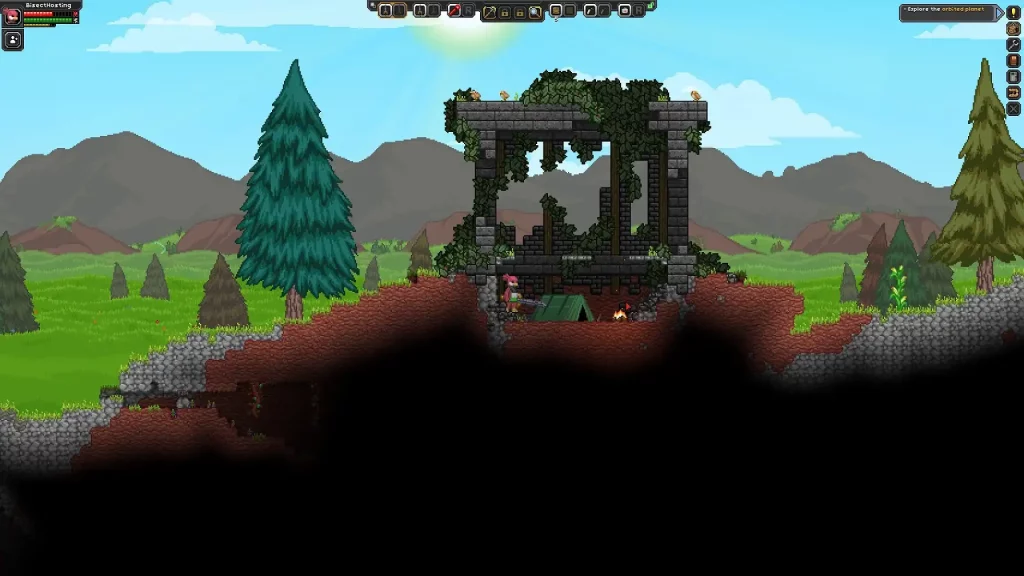The width and height of the screenshot is (1024, 576).
Task: Open the inventory bag icon
Action: point(1013,28)
